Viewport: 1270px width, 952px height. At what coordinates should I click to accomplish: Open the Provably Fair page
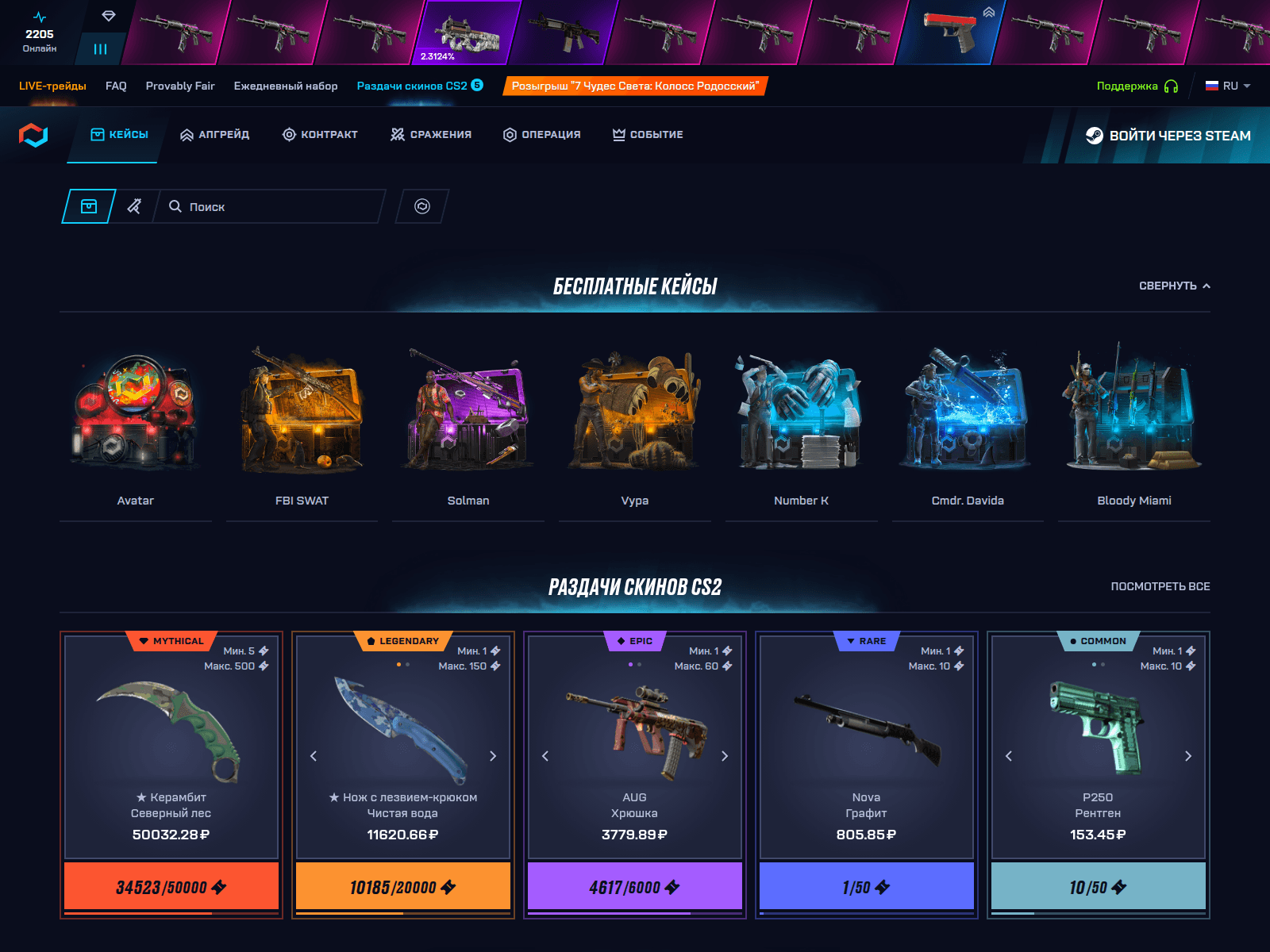[x=179, y=86]
